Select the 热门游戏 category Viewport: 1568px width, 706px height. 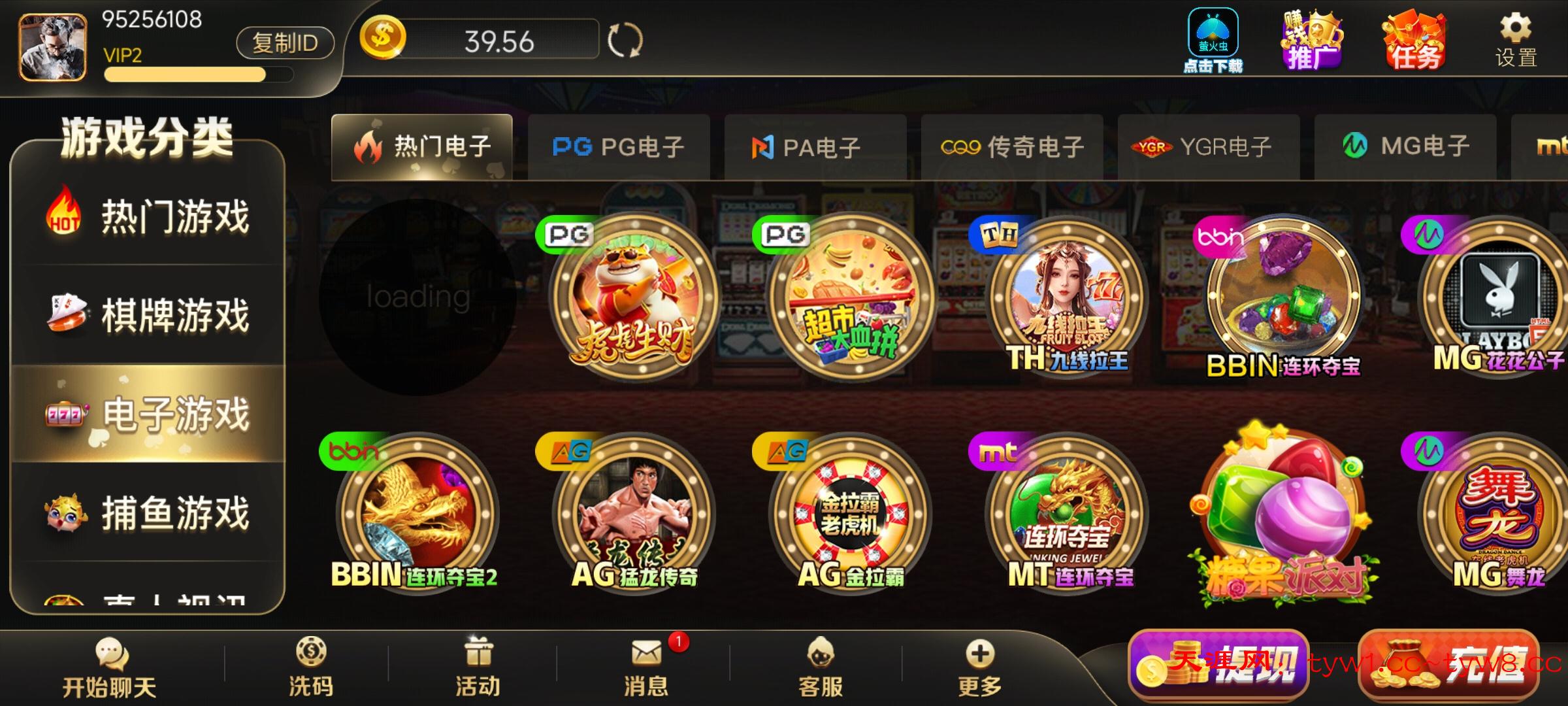[x=149, y=217]
